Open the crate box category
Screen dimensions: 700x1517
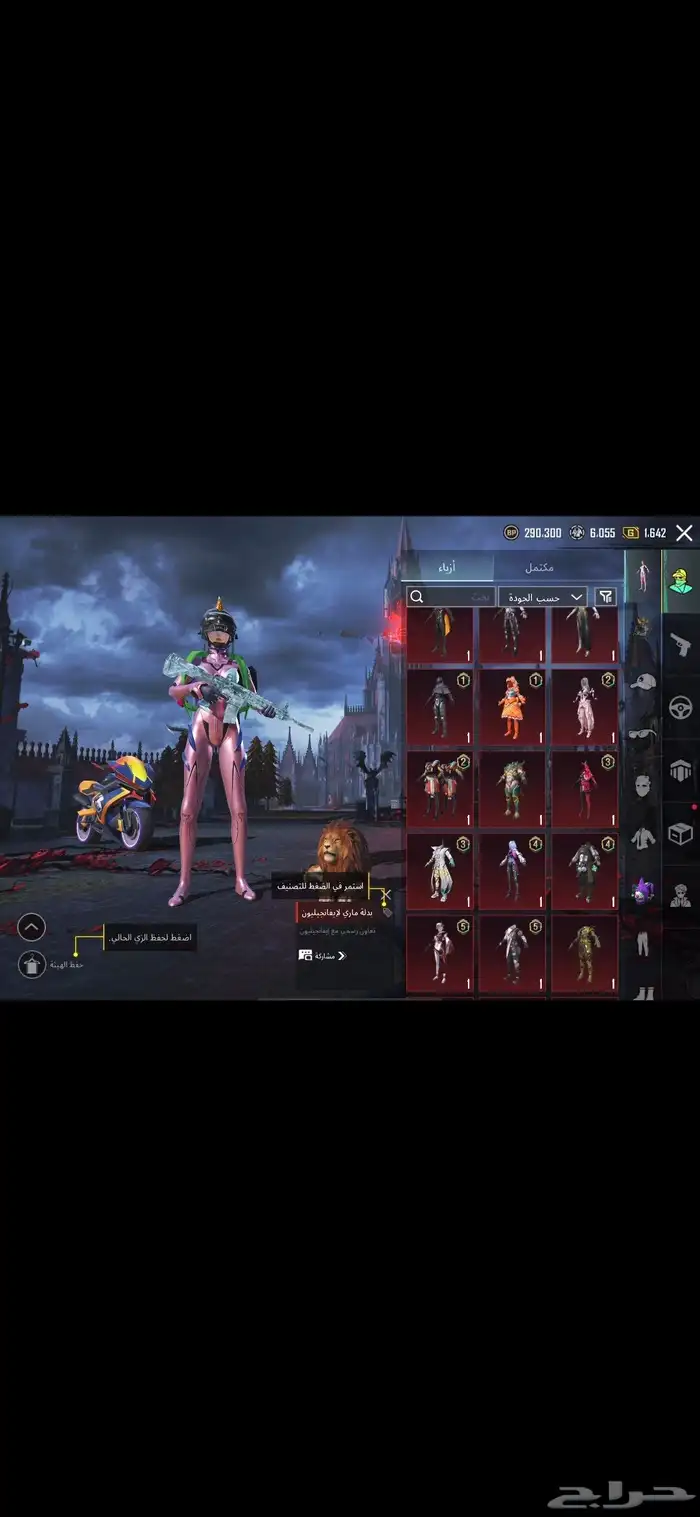point(681,833)
